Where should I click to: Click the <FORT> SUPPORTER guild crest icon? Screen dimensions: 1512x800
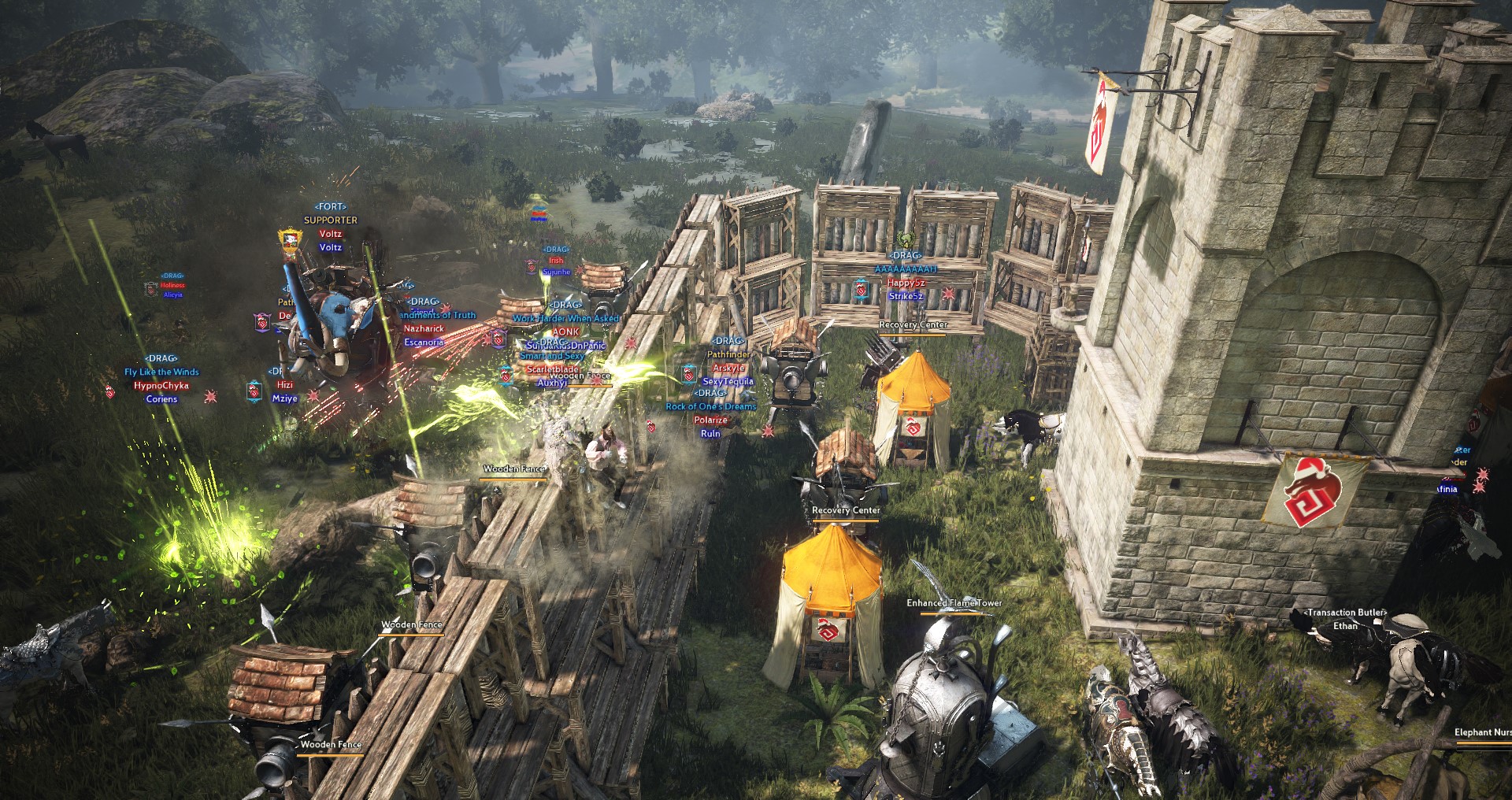point(290,240)
